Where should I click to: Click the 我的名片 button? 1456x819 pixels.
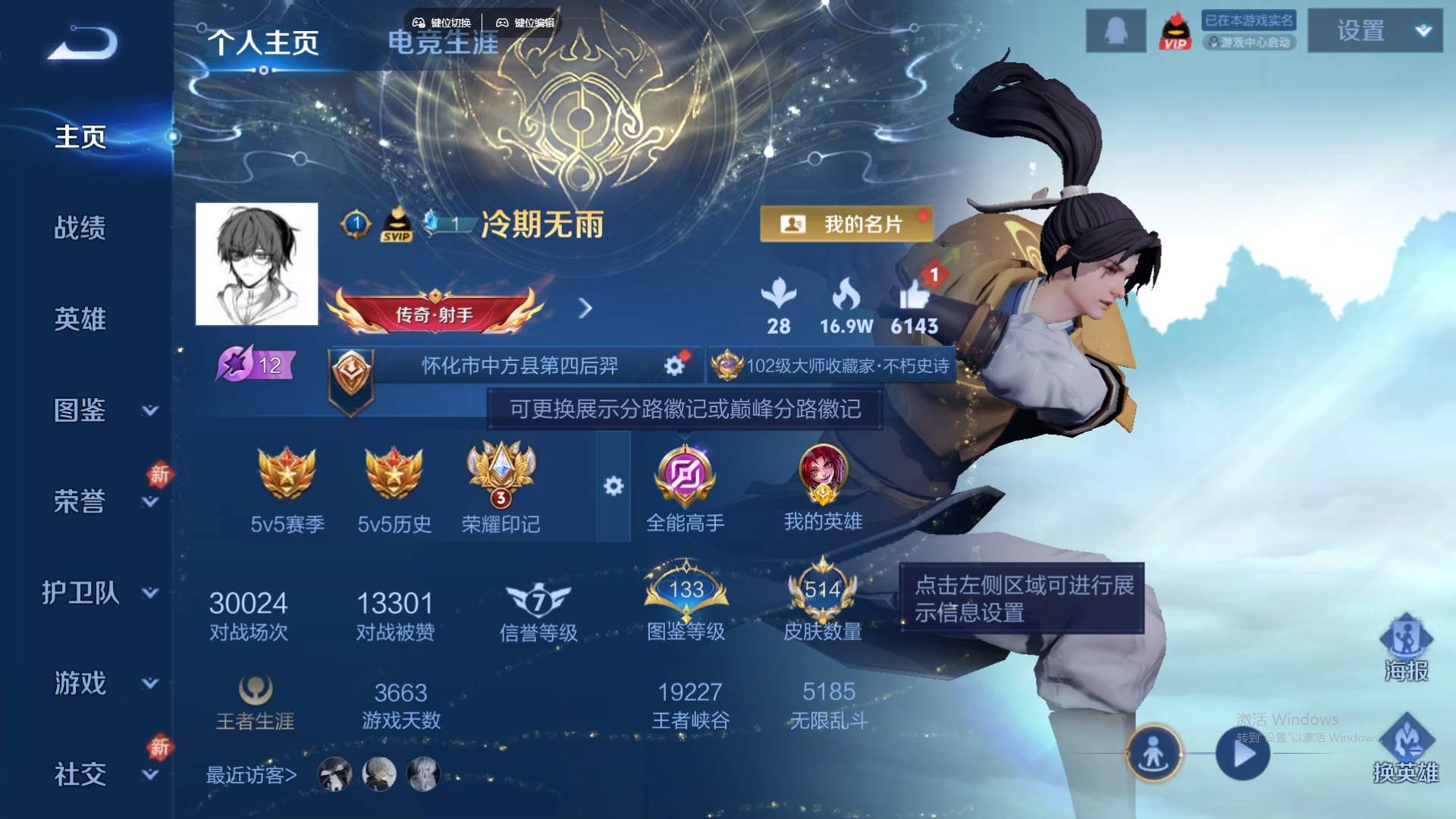(x=846, y=225)
